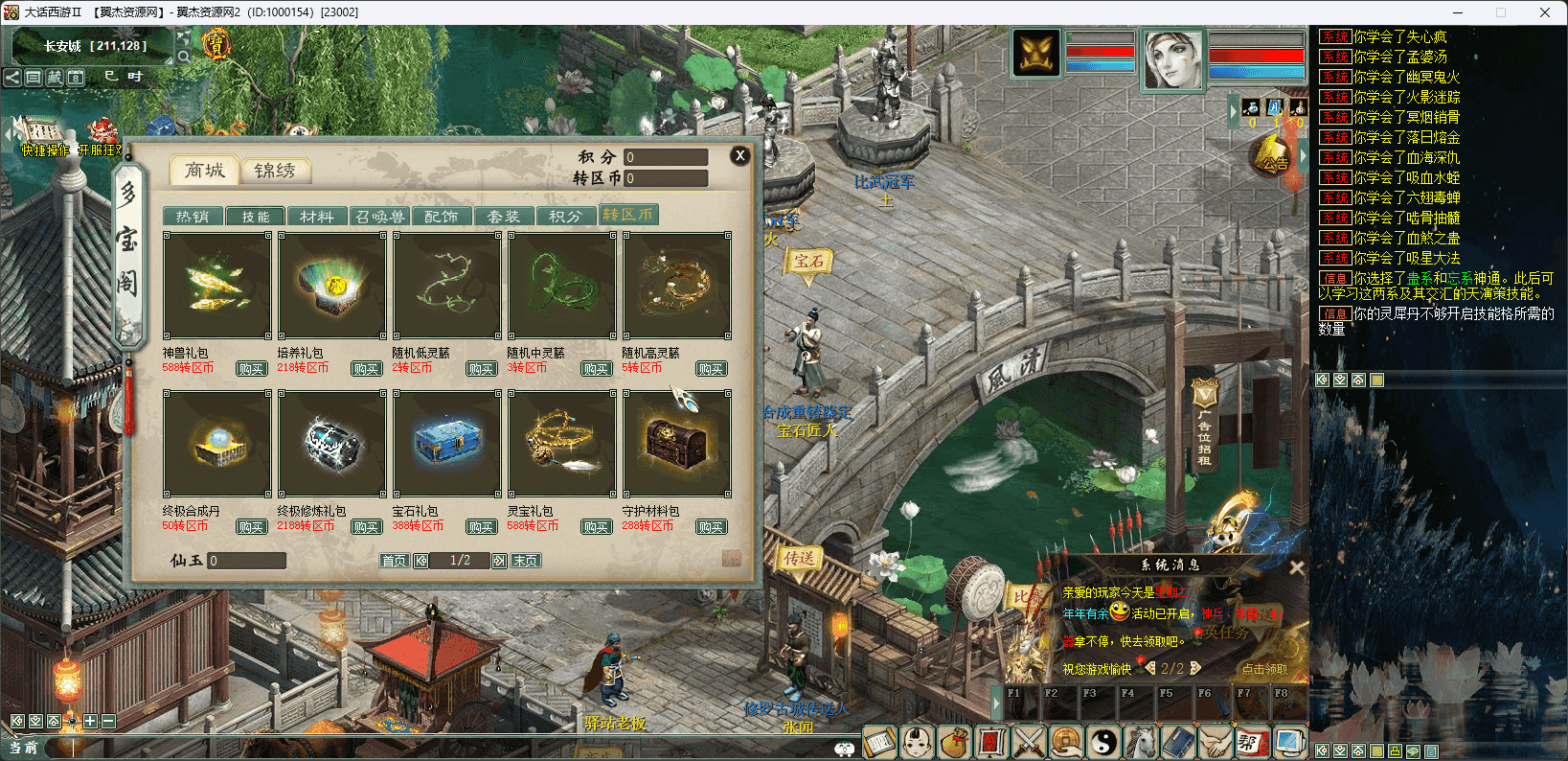Screen dimensions: 1568x761
Task: Select the 技能 category tab
Action: click(256, 217)
